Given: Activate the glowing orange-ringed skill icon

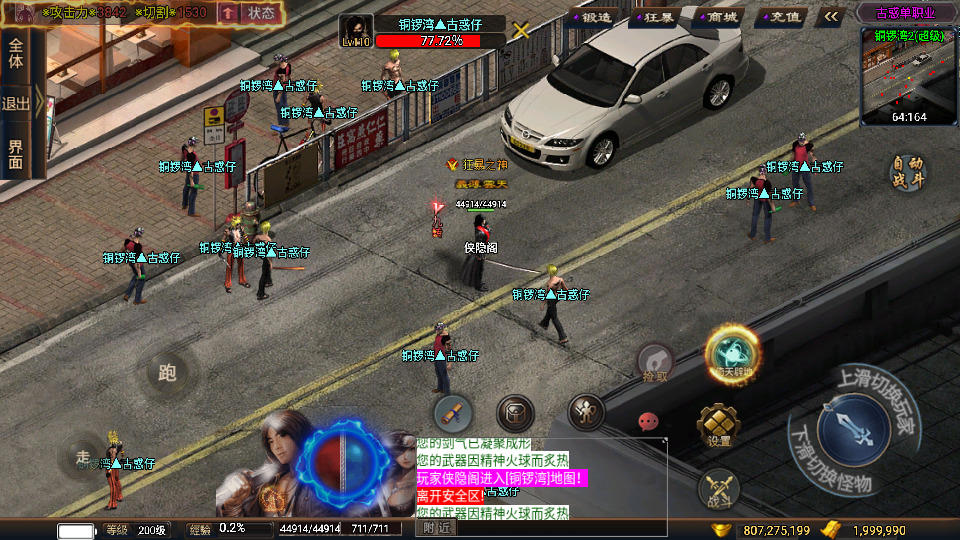Looking at the screenshot, I should tap(733, 355).
